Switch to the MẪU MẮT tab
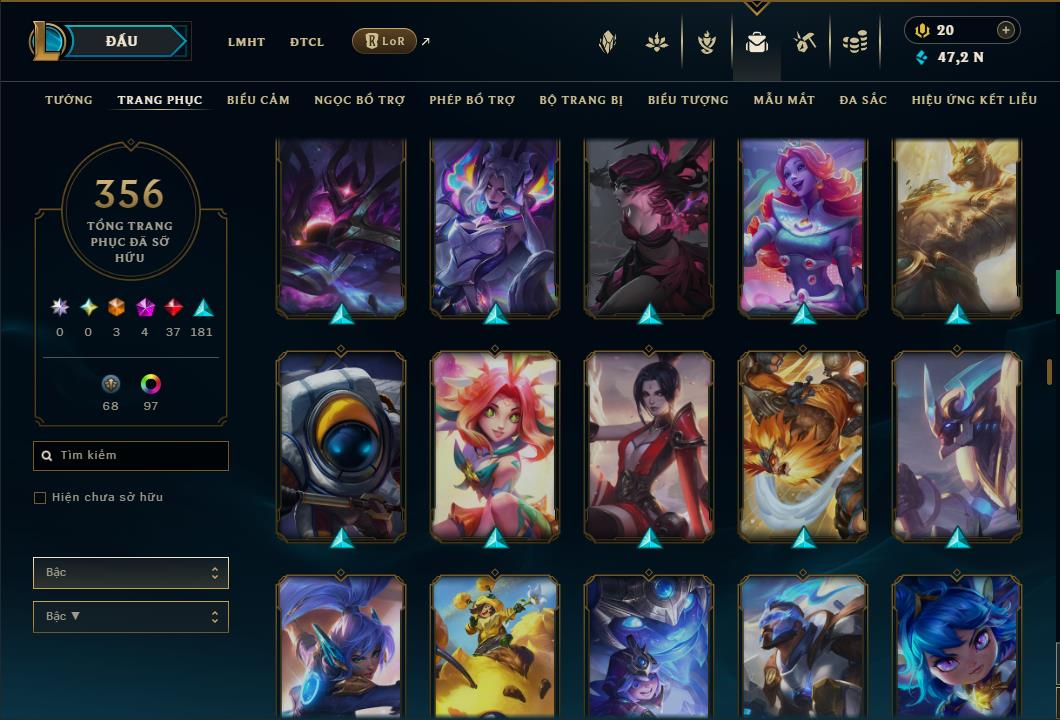The height and width of the screenshot is (720, 1060). (784, 100)
